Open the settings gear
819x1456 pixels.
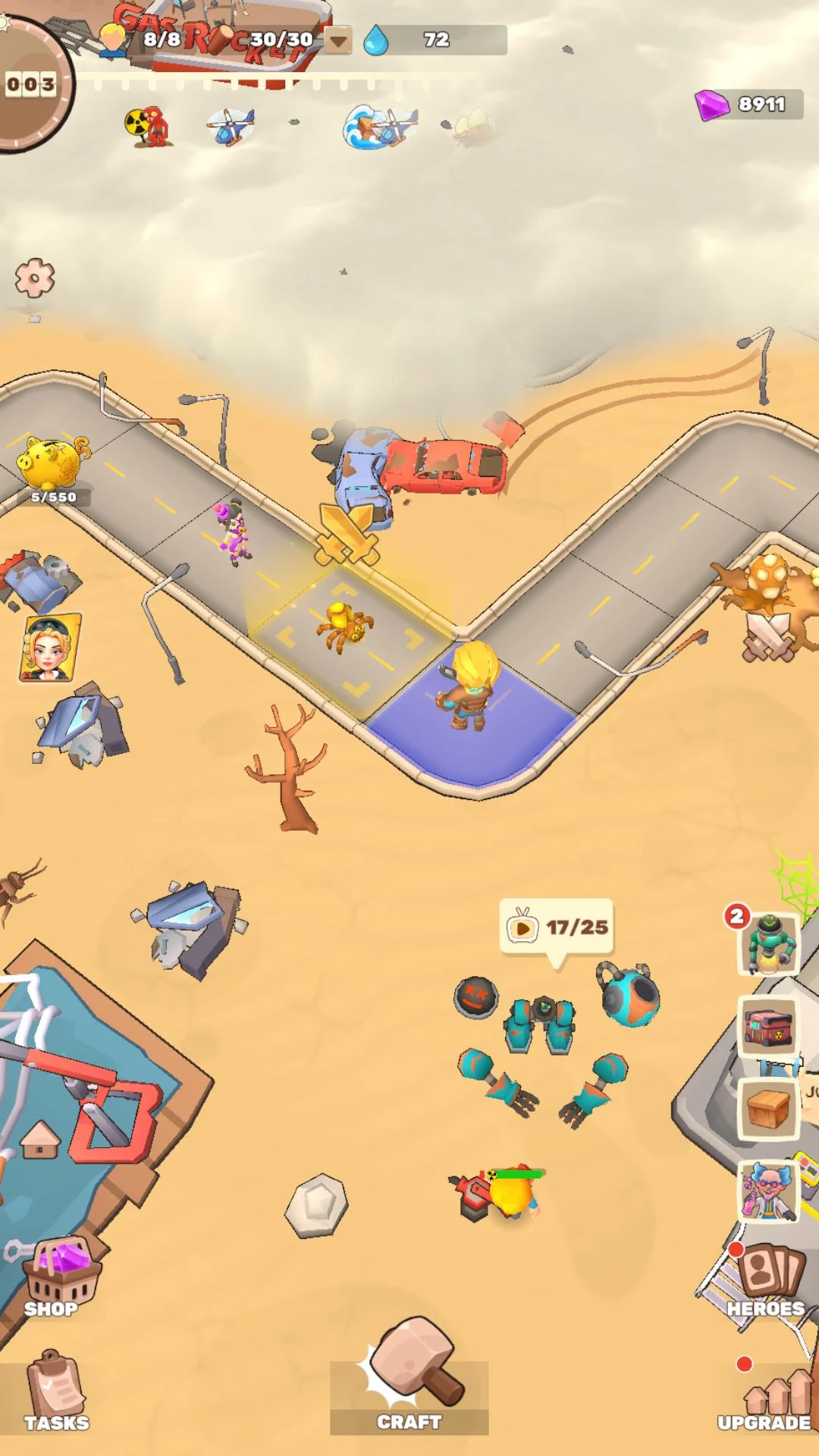[35, 278]
